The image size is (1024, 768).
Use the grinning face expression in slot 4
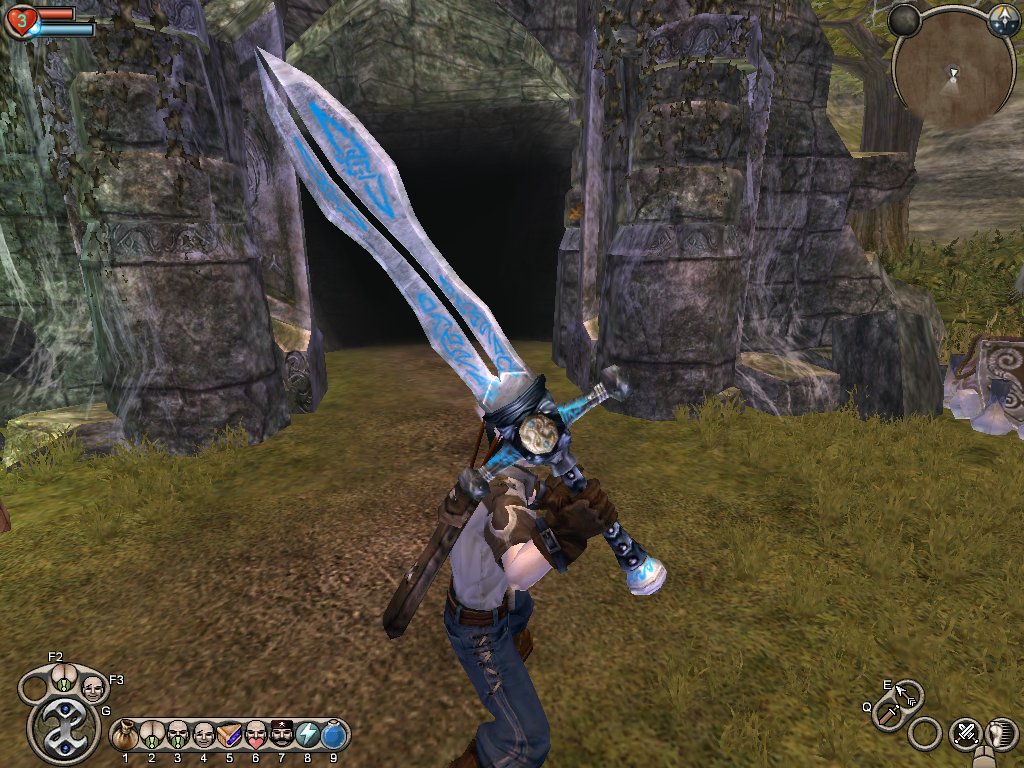(x=204, y=736)
